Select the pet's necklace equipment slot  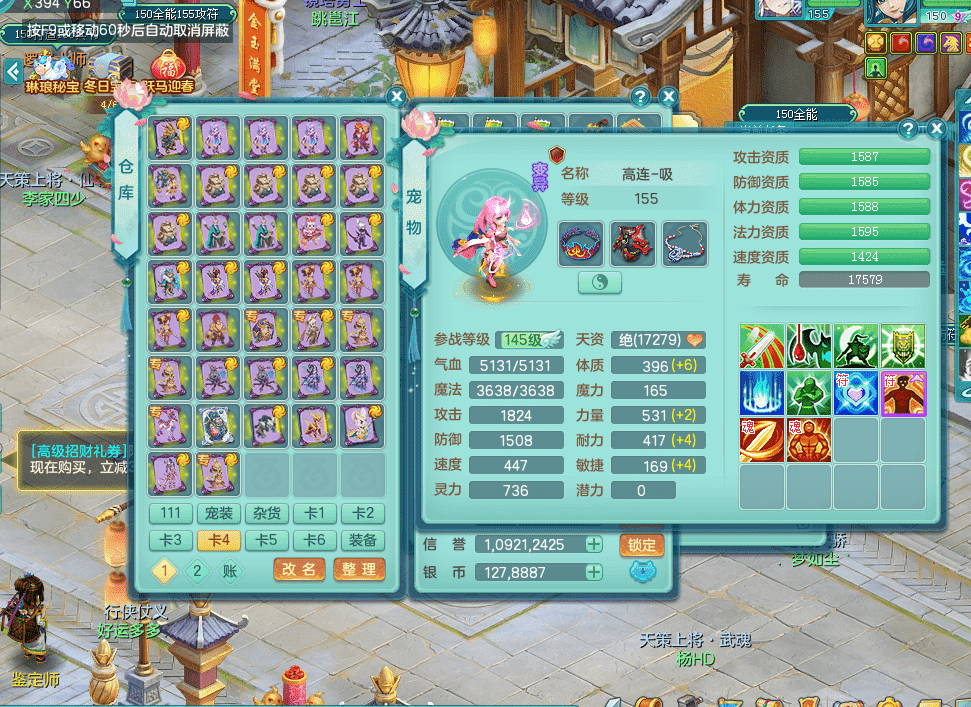click(x=685, y=243)
